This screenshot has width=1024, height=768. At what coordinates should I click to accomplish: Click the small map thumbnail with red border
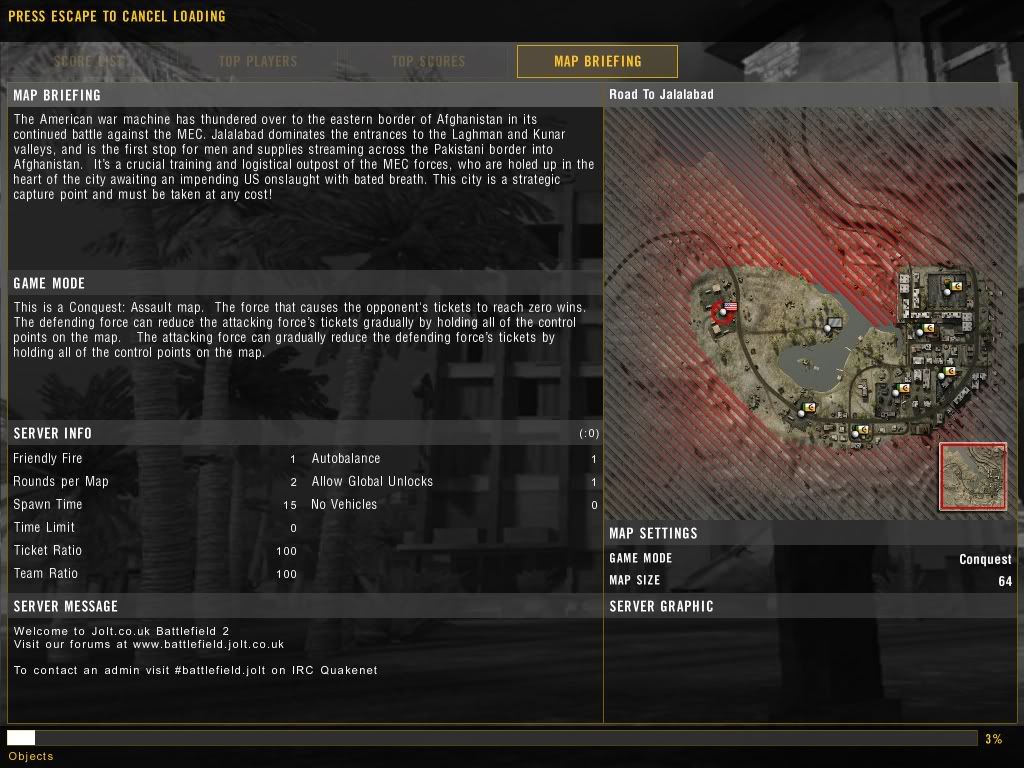coord(972,476)
